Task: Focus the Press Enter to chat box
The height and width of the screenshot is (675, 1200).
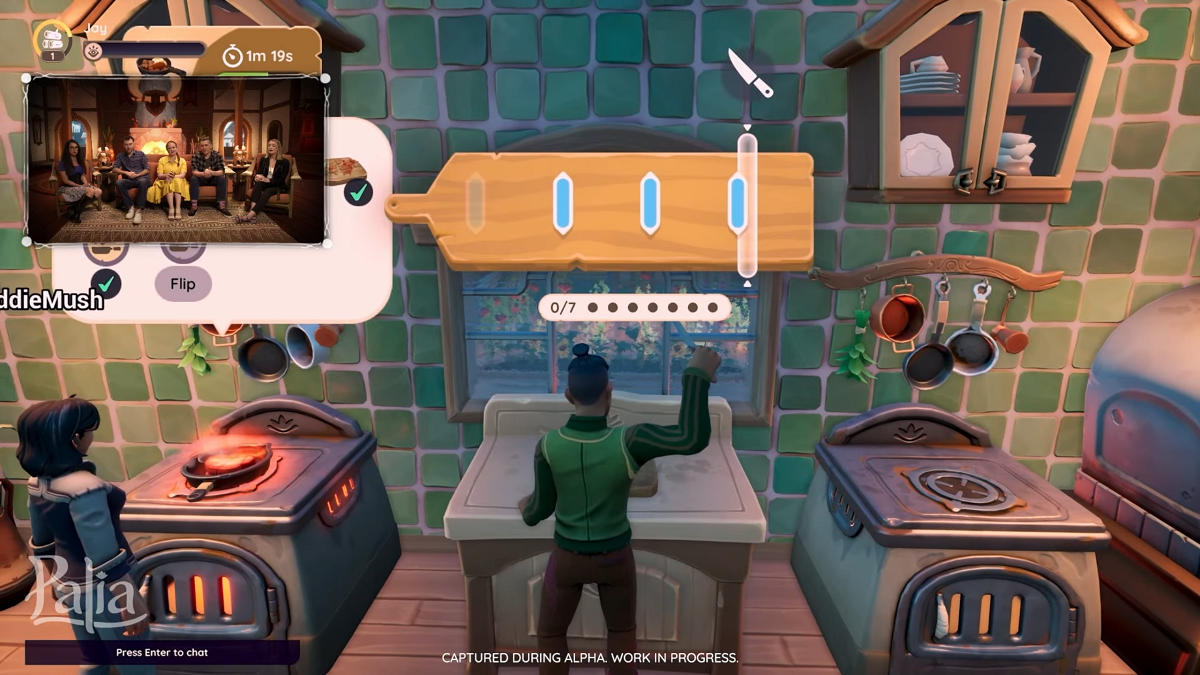Action: (x=162, y=652)
